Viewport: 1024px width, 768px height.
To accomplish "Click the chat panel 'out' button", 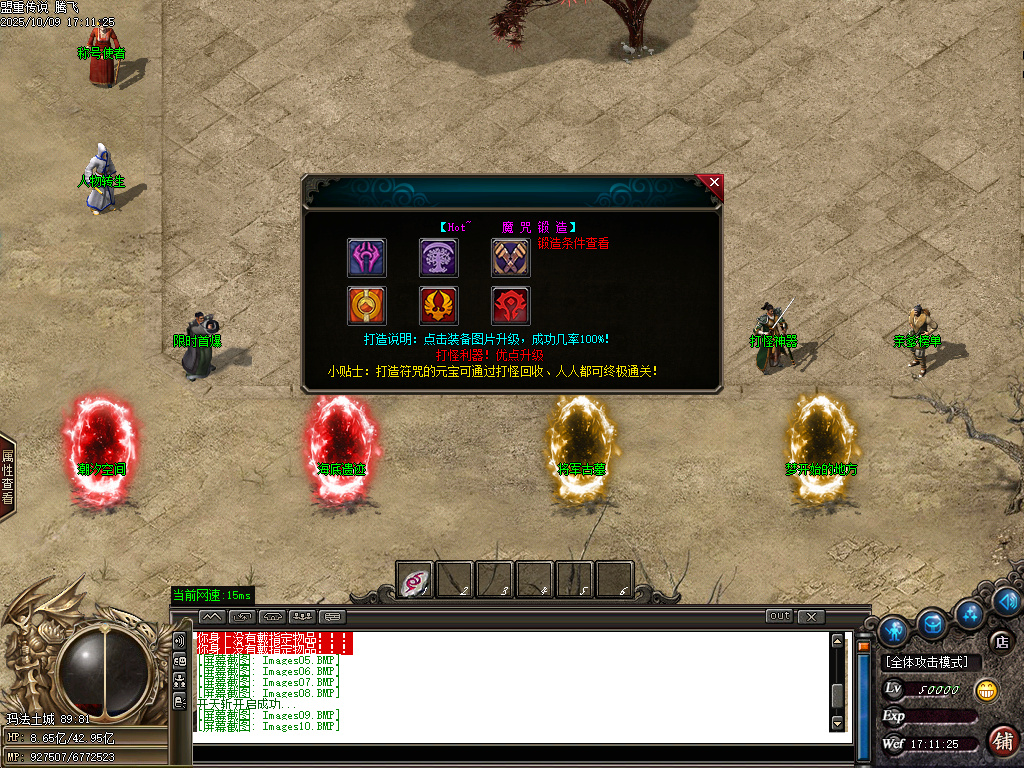I will (779, 616).
